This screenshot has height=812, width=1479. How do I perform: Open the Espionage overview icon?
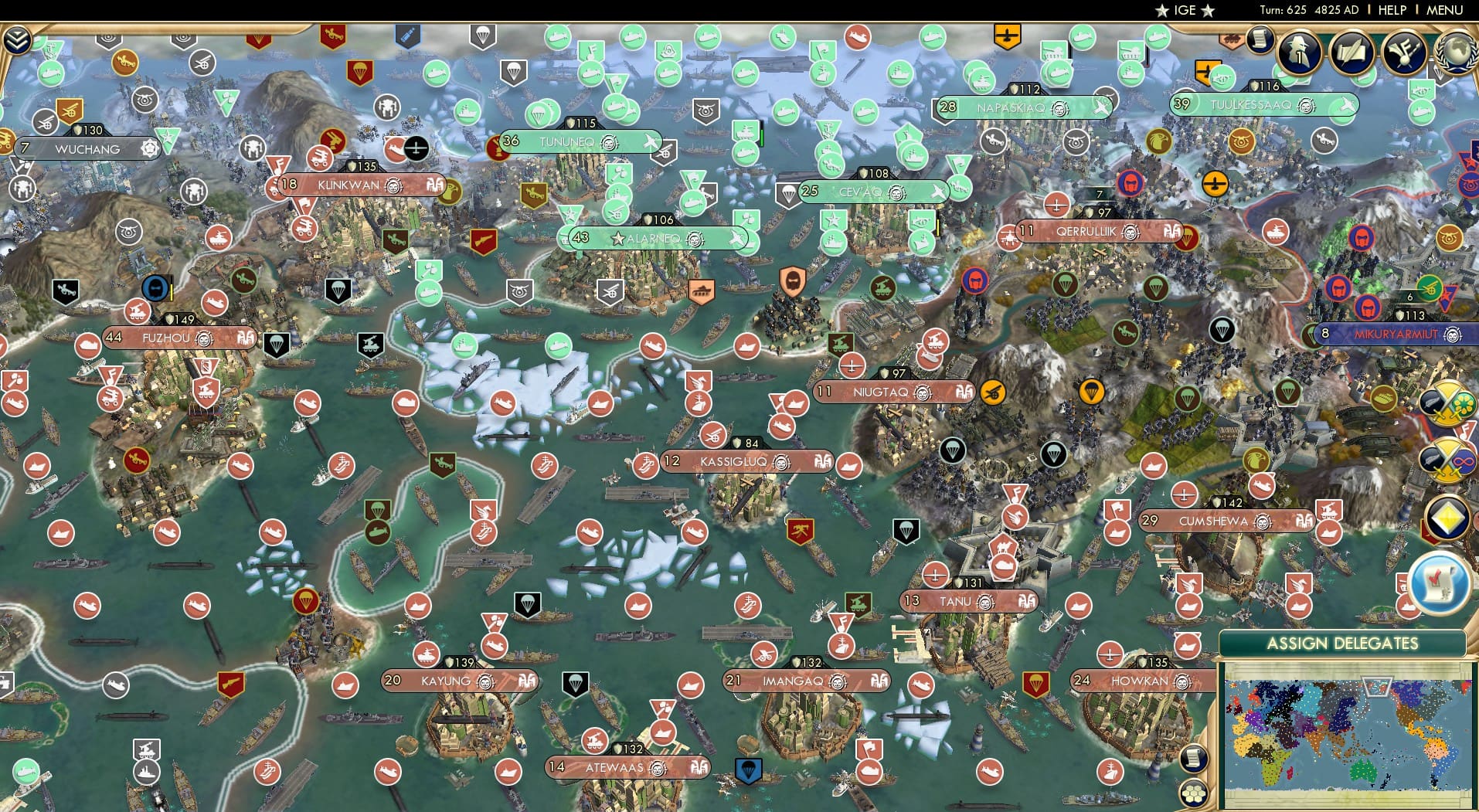[x=1298, y=53]
